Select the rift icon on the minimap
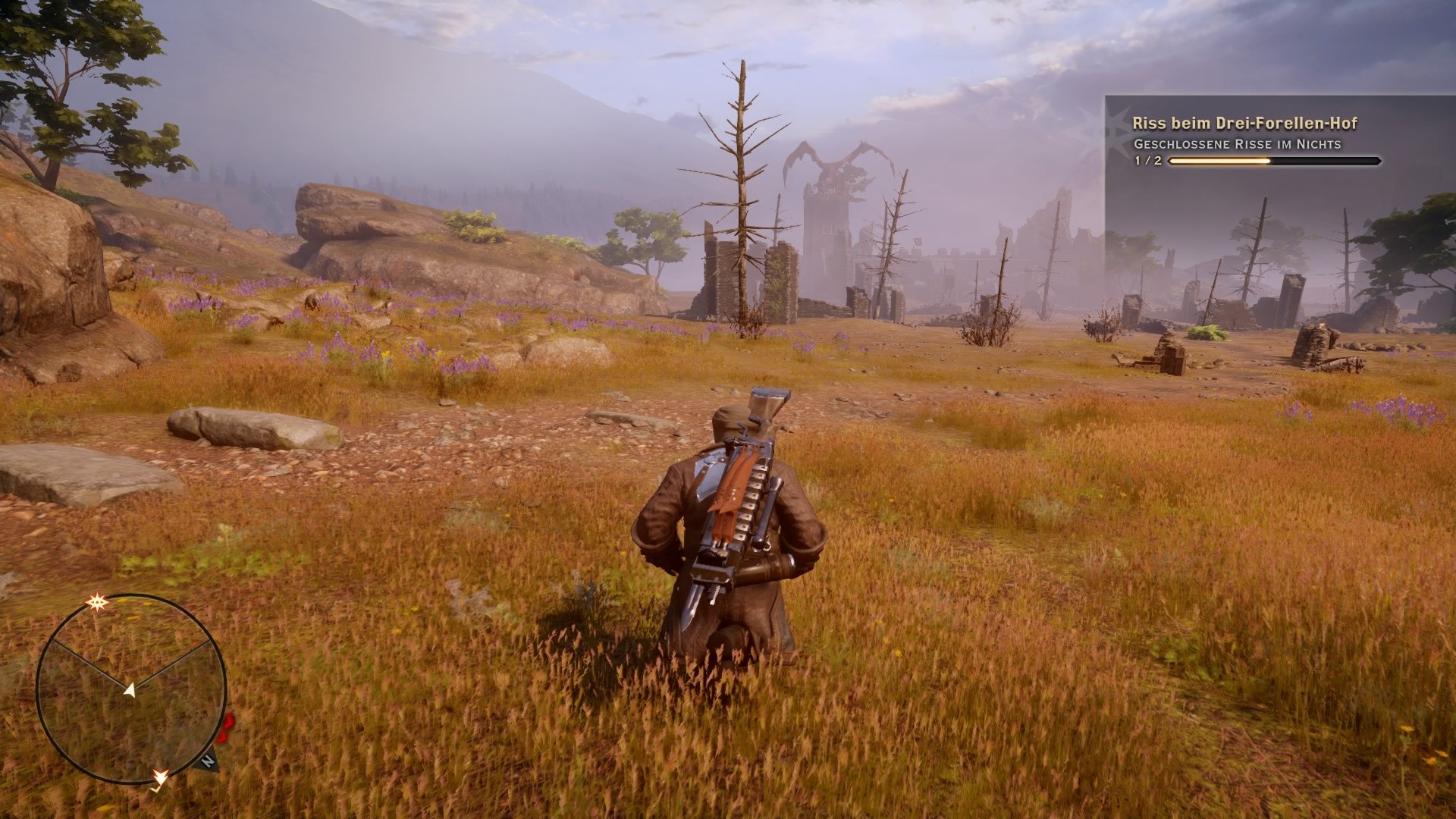 coord(96,602)
